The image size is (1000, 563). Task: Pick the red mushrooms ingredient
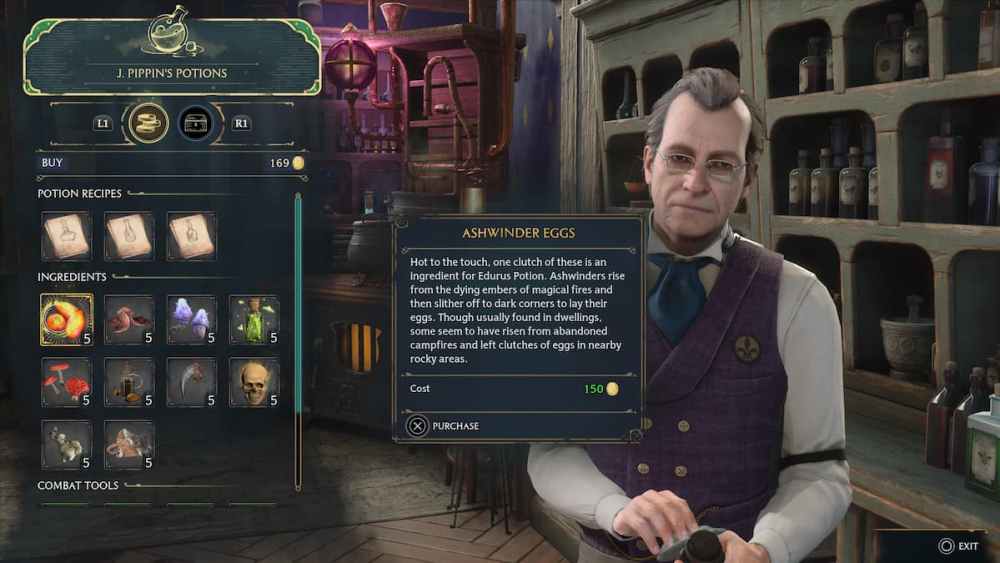pyautogui.click(x=66, y=382)
